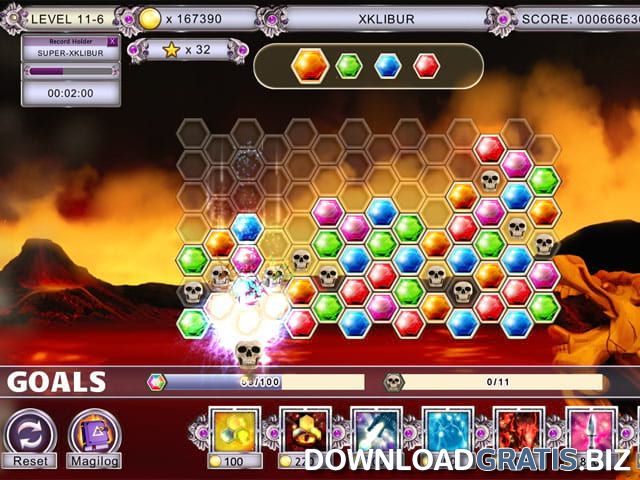Activate the golden eye power-up
The image size is (640, 480).
[x=305, y=431]
